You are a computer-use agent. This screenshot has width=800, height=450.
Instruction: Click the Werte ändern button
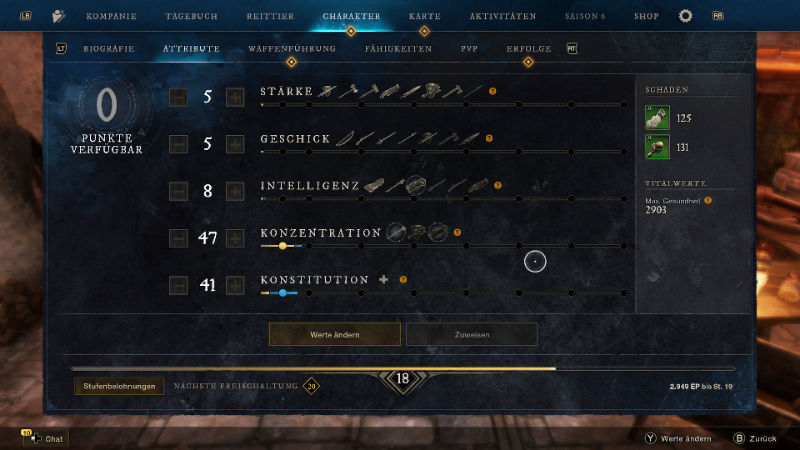[x=335, y=334]
